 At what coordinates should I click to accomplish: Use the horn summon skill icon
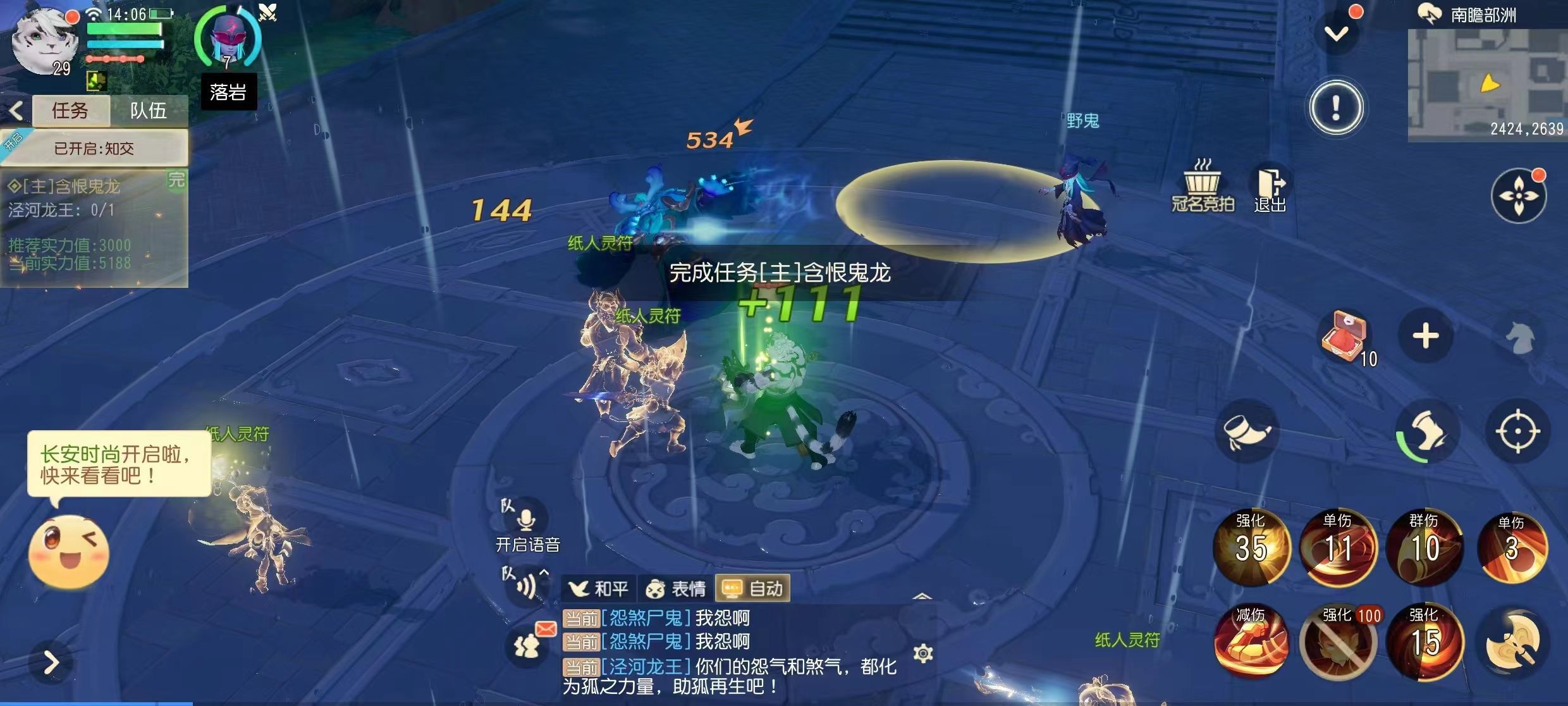(1246, 431)
